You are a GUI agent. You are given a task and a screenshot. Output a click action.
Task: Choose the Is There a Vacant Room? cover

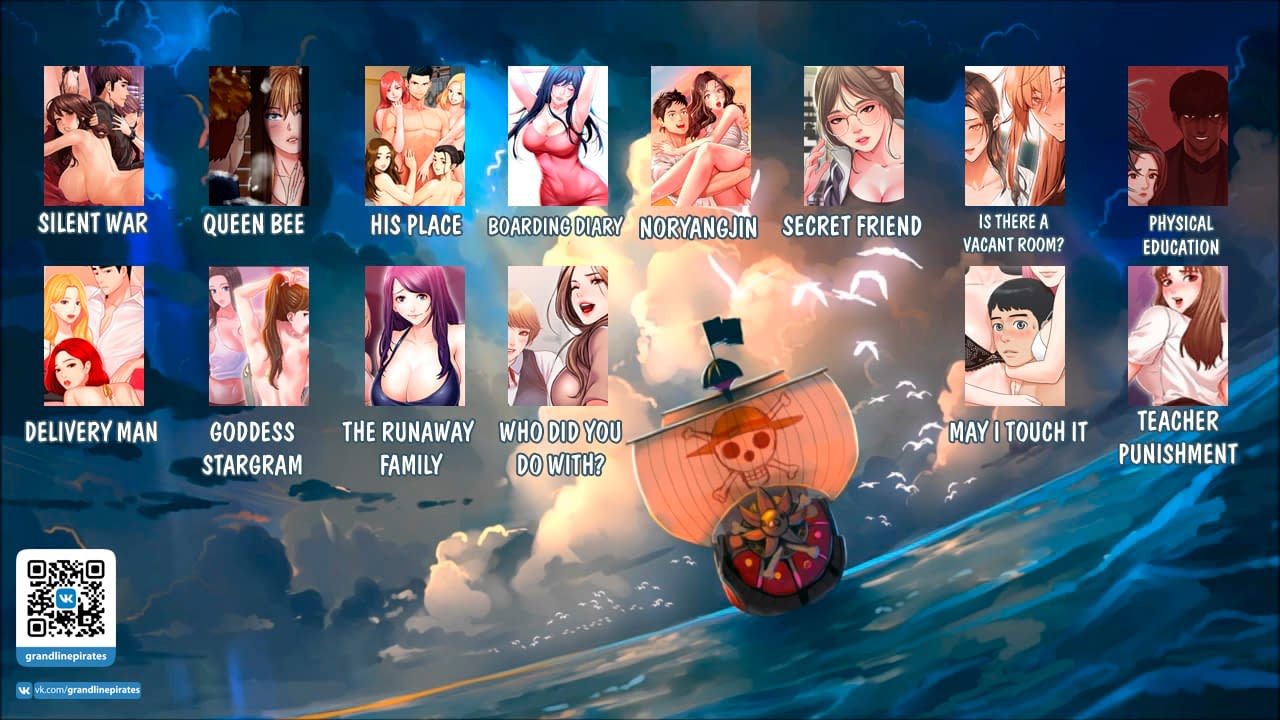pos(1015,136)
